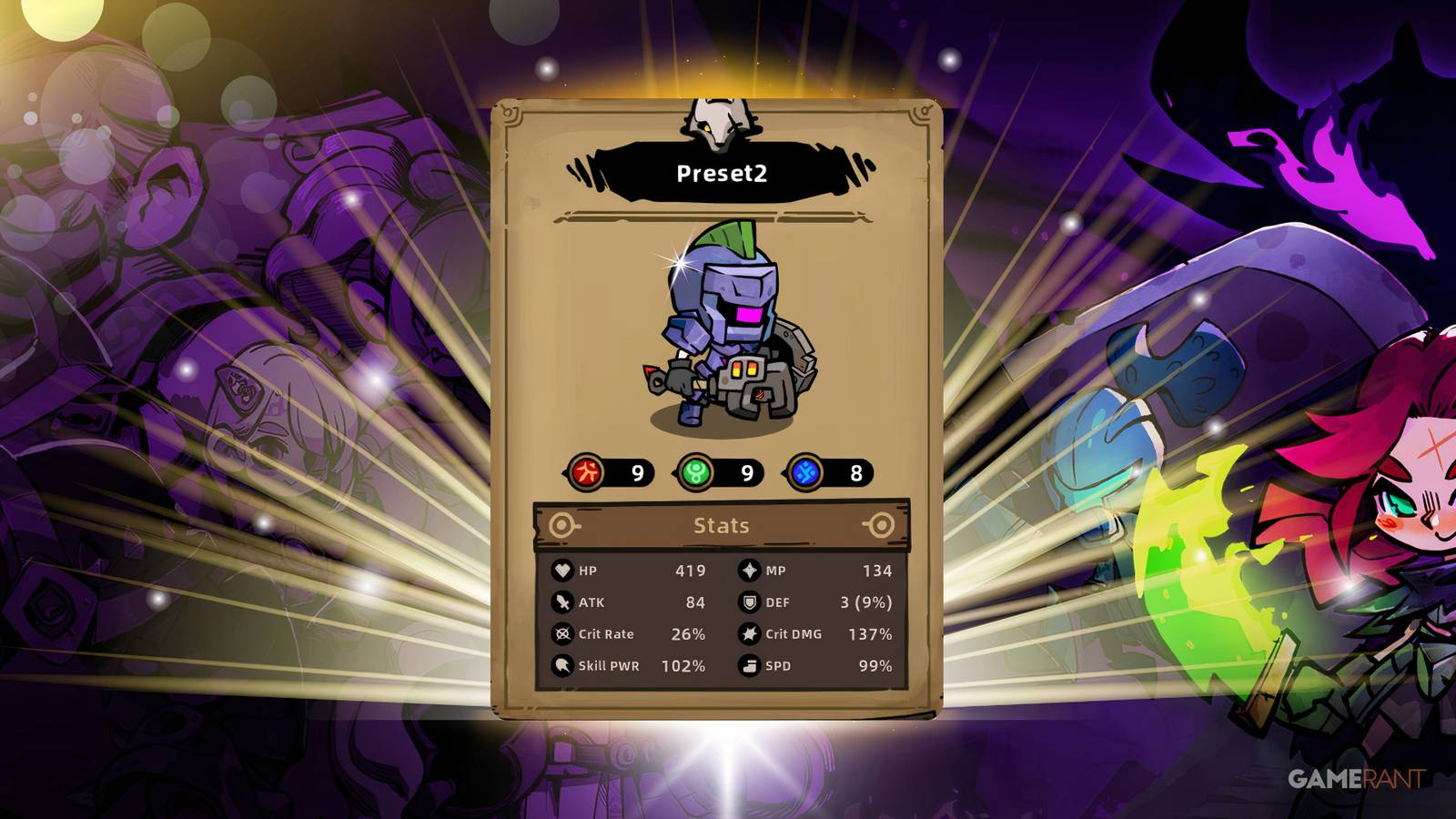Click the DEF shield icon
The width and height of the screenshot is (1456, 819).
[x=748, y=602]
